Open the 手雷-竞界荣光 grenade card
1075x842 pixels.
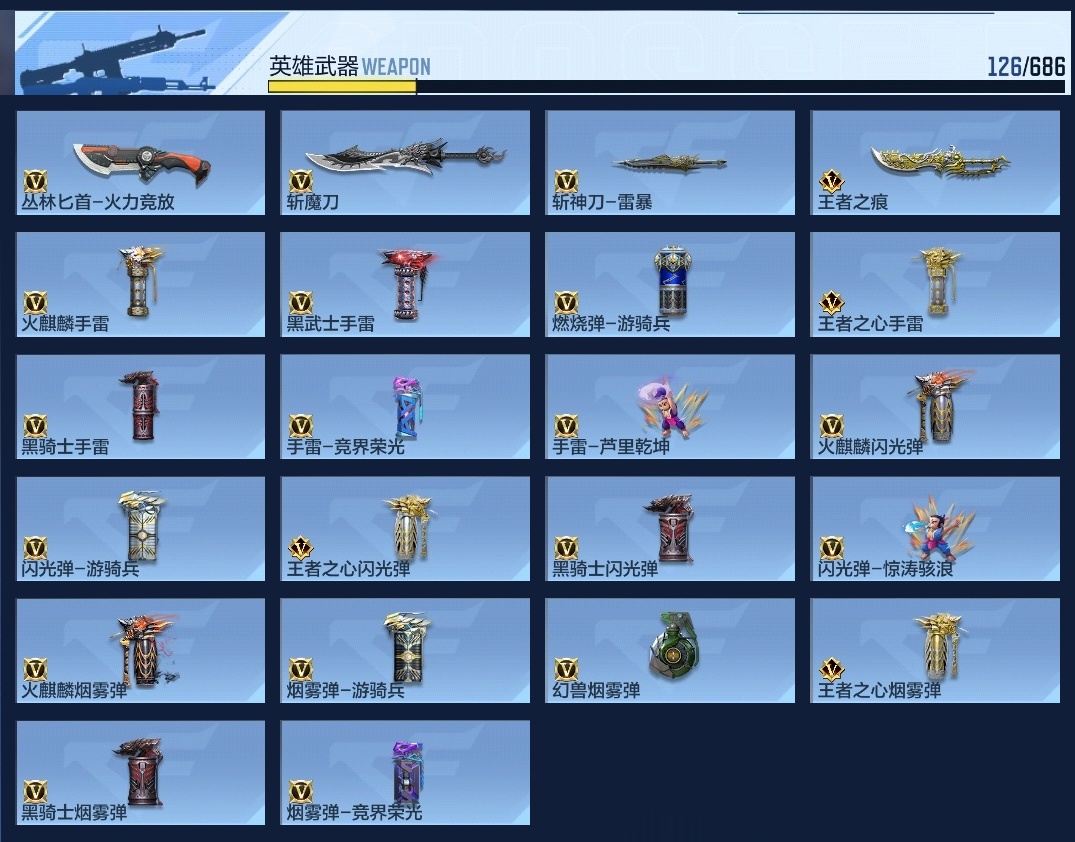click(x=405, y=406)
